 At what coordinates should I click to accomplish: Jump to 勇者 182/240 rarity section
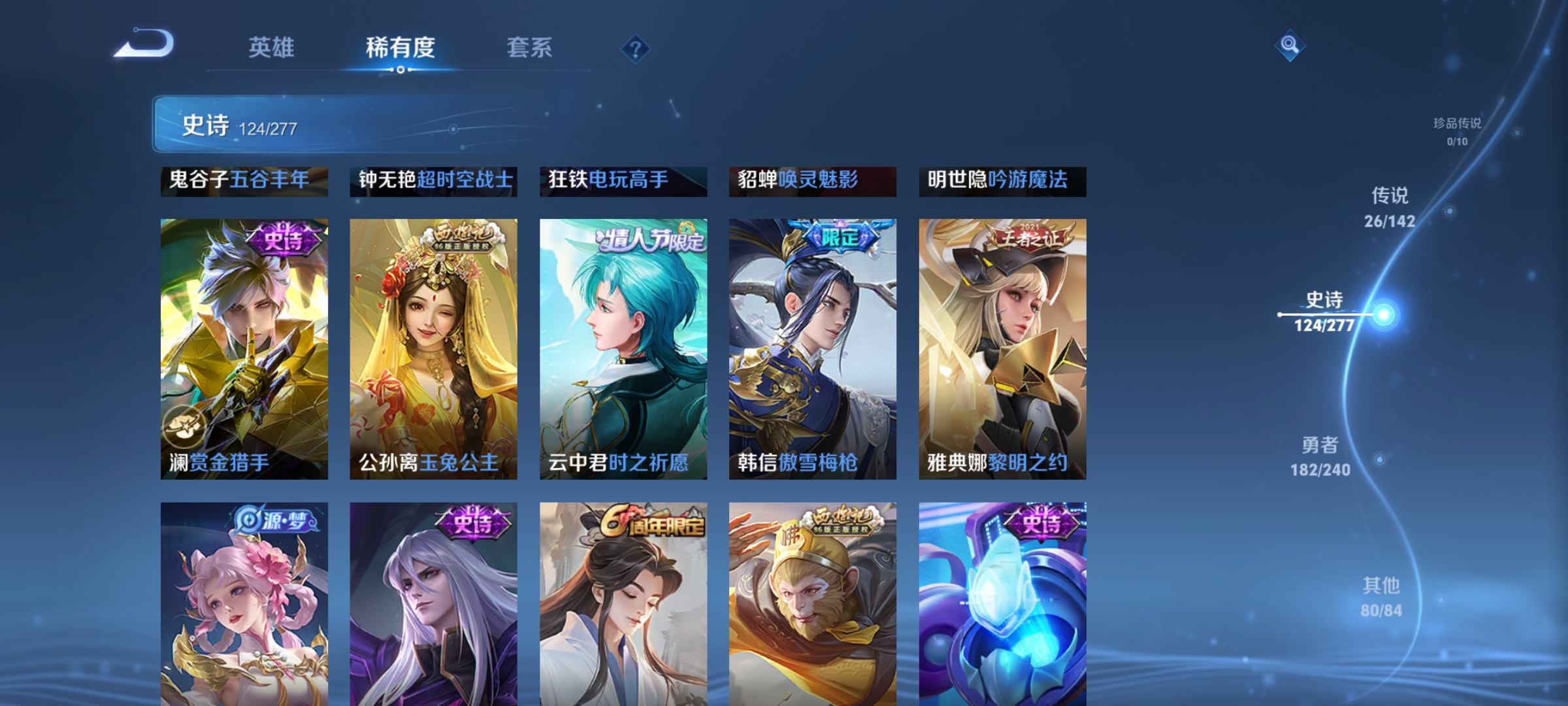coord(1320,457)
